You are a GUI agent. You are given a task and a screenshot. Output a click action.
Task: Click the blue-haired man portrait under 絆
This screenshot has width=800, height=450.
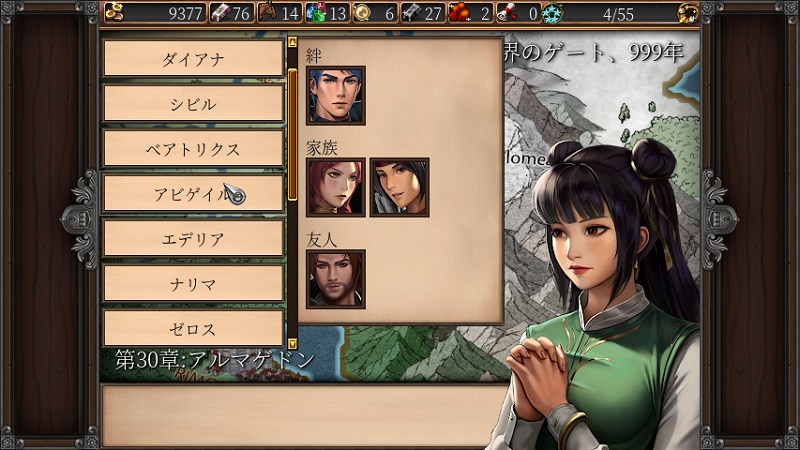[335, 95]
